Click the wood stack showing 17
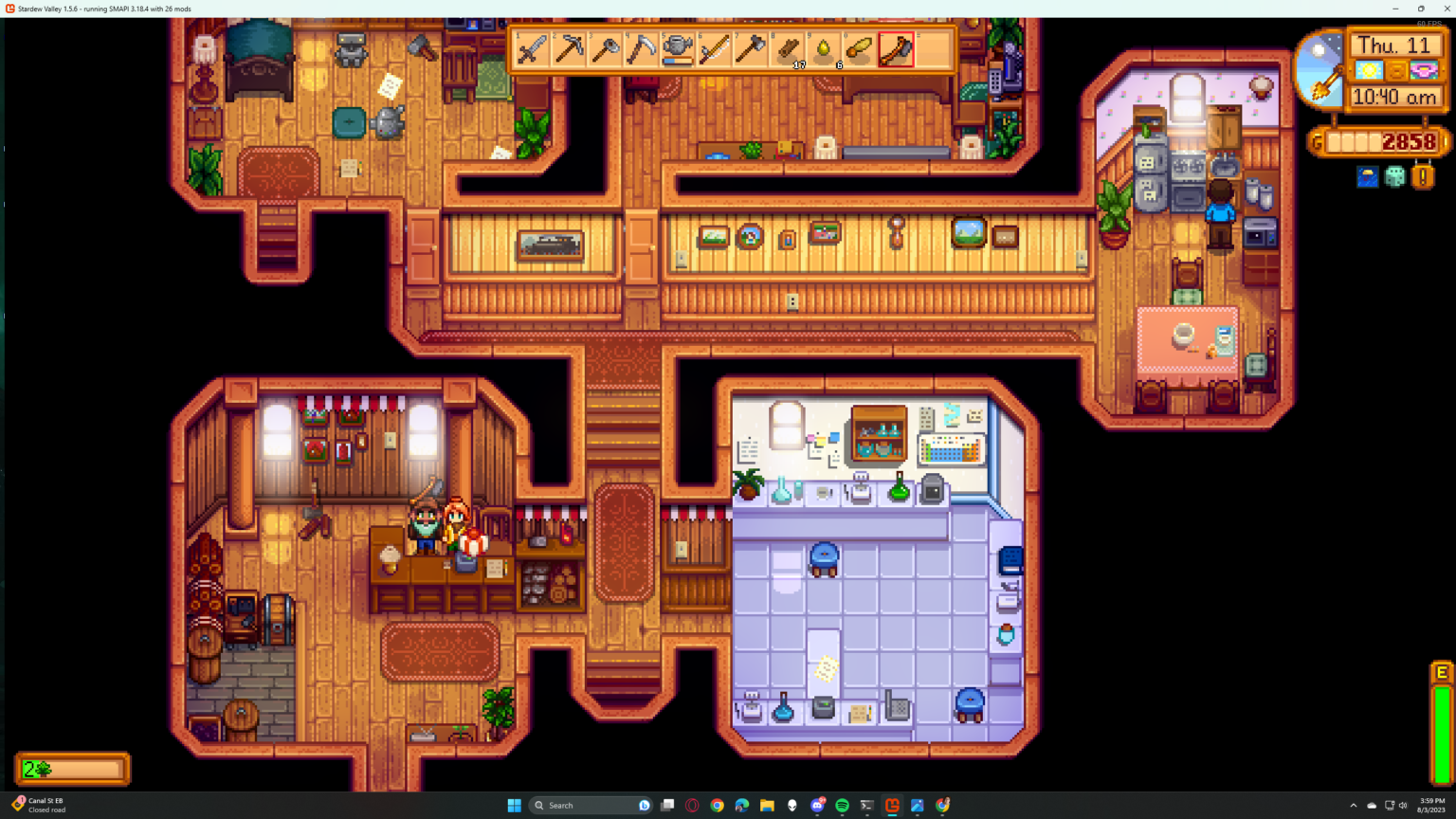 [x=786, y=50]
